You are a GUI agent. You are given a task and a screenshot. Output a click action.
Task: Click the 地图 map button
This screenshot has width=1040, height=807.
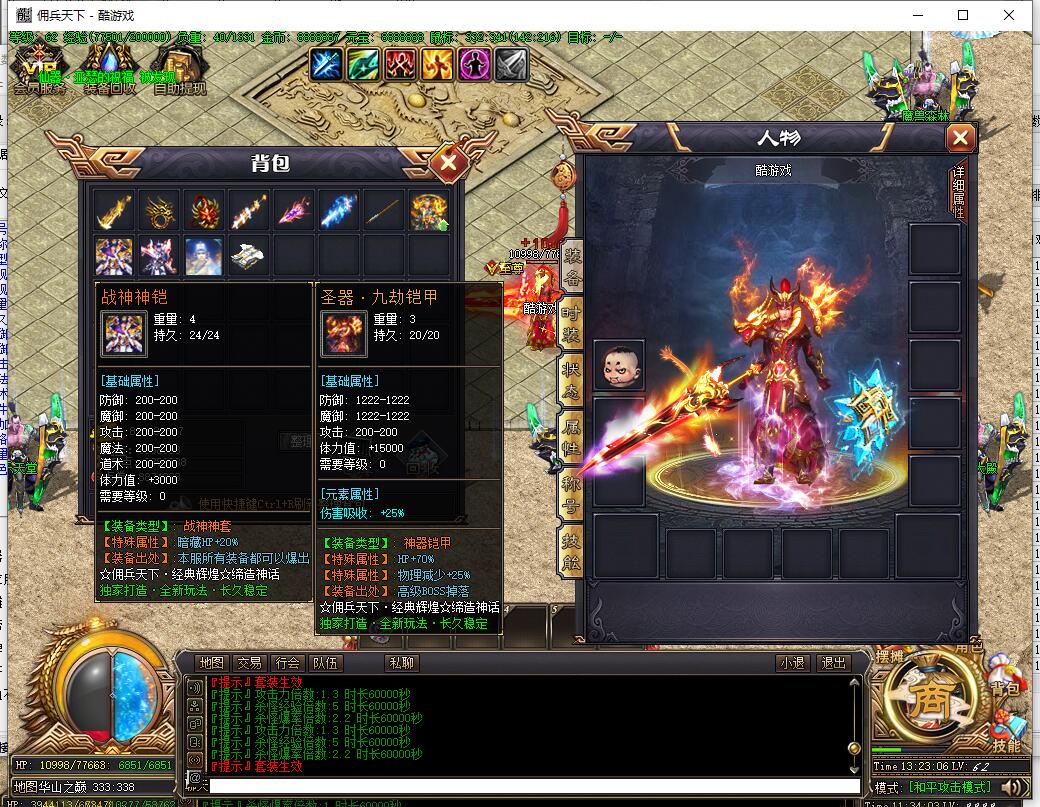coord(211,663)
